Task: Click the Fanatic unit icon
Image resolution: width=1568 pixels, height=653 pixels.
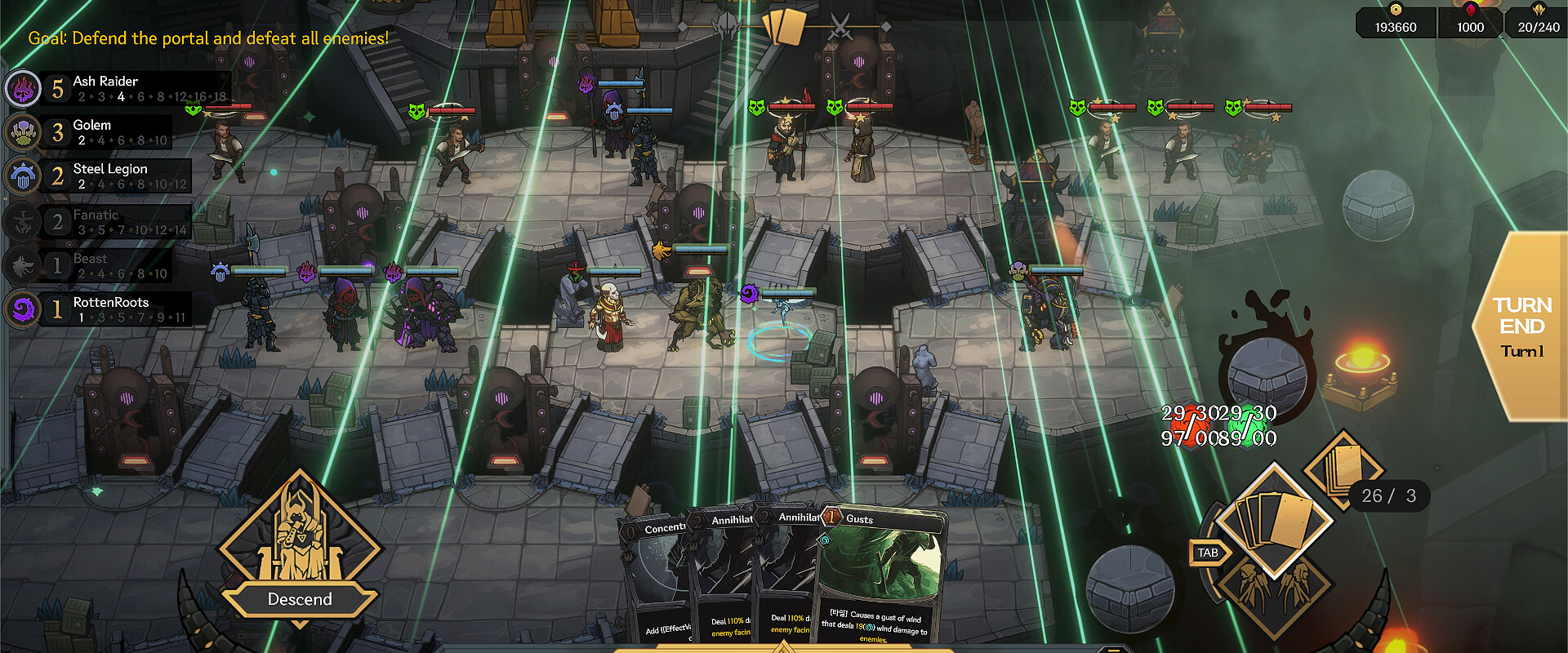Action: click(24, 220)
